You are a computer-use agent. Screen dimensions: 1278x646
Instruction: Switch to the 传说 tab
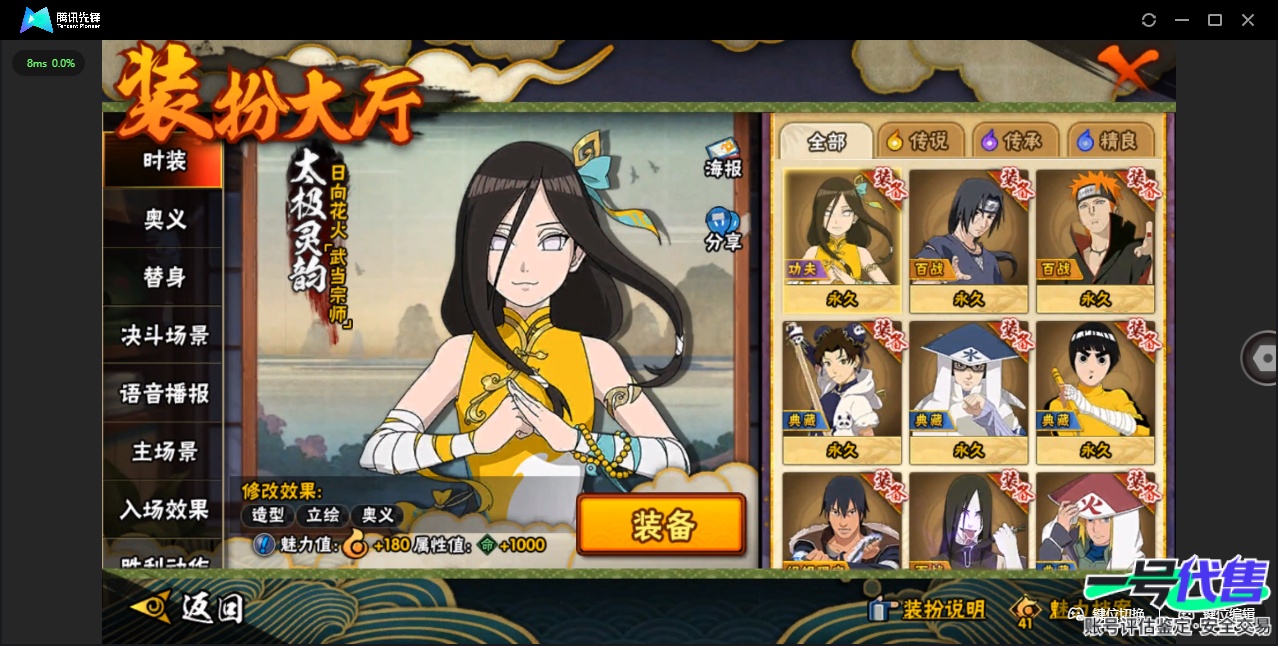919,141
